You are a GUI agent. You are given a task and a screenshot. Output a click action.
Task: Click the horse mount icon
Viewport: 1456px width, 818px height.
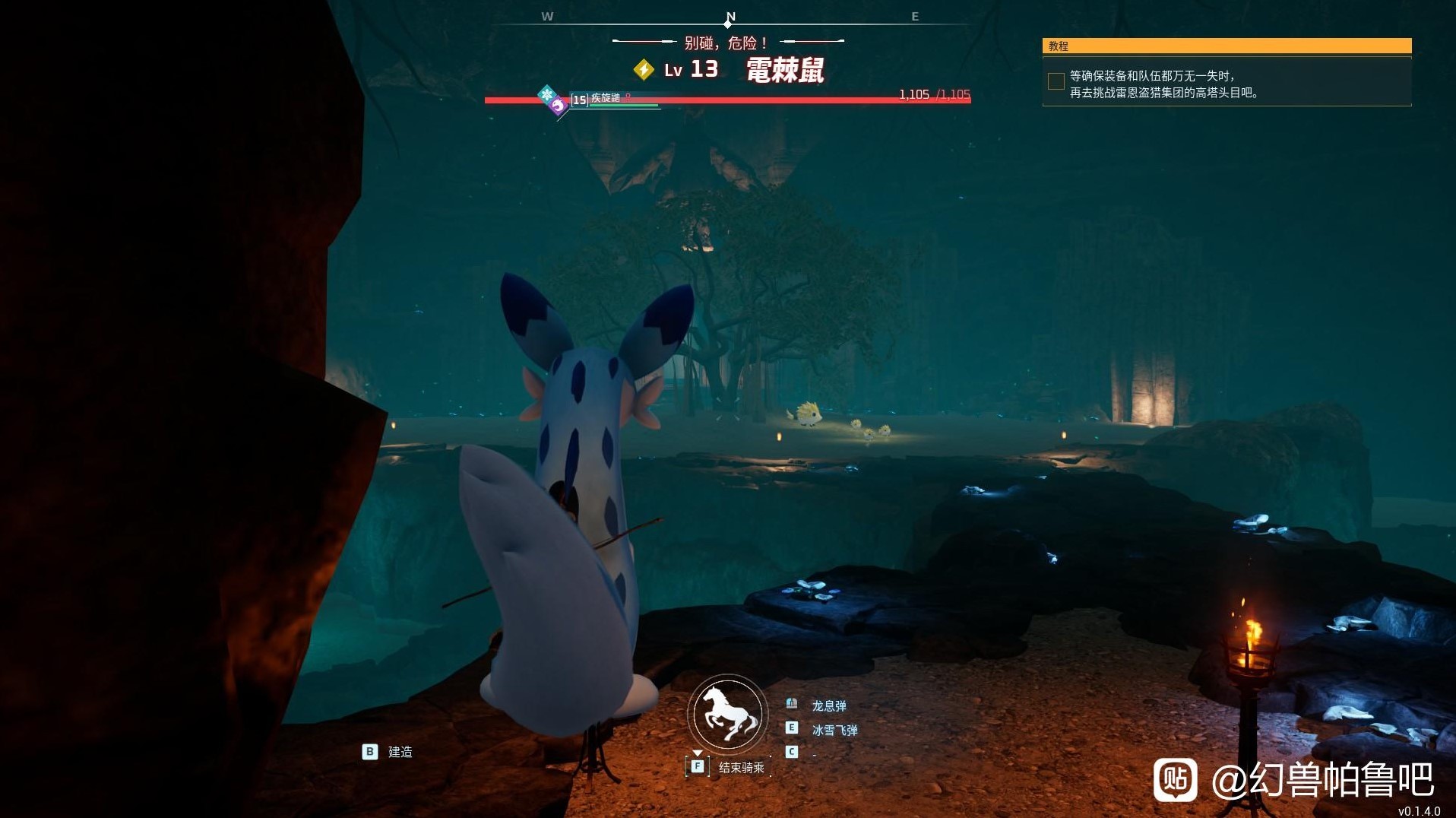[728, 714]
